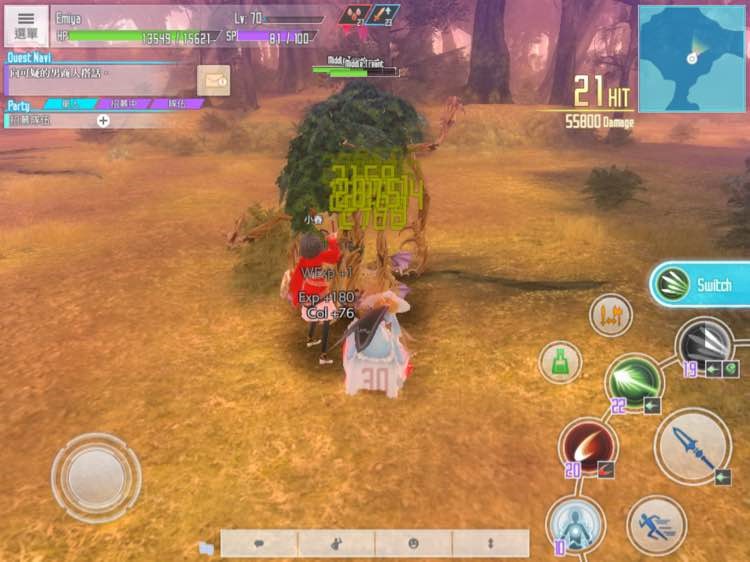Open the mail envelope notification
The width and height of the screenshot is (750, 562).
(x=213, y=79)
